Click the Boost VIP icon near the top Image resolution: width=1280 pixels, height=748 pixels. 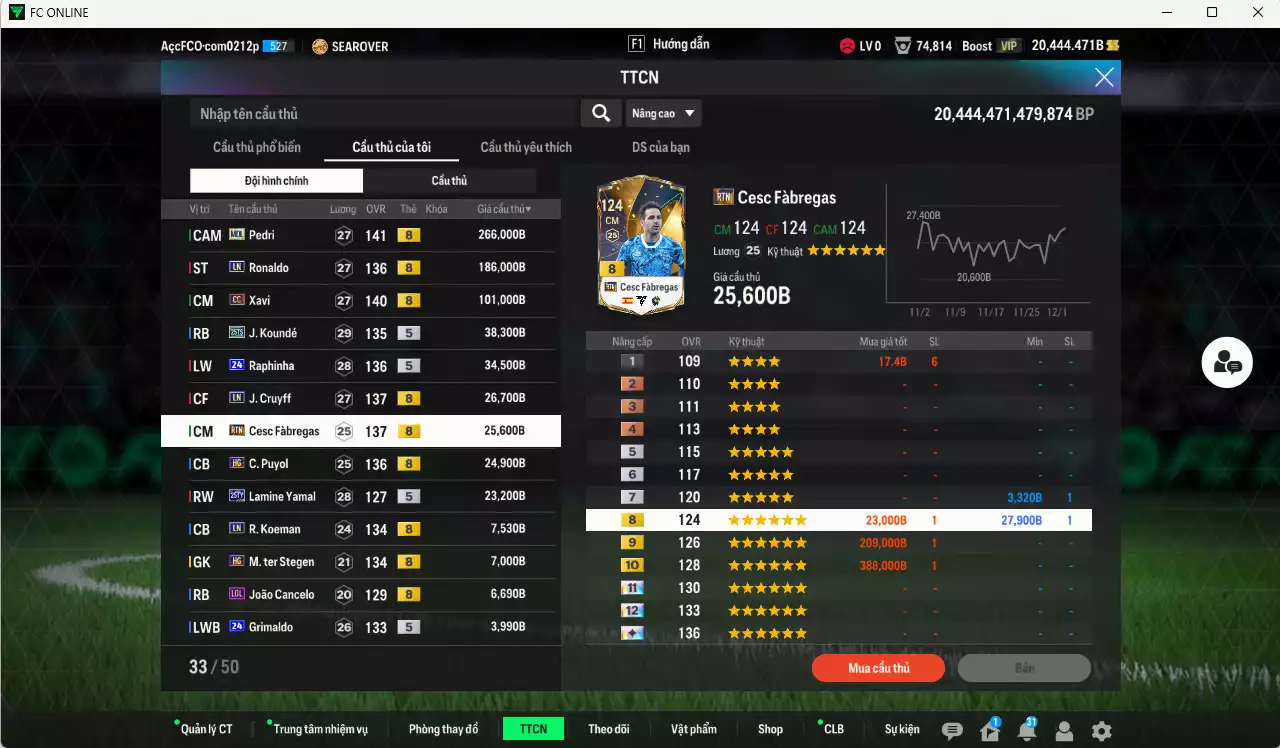point(1007,44)
